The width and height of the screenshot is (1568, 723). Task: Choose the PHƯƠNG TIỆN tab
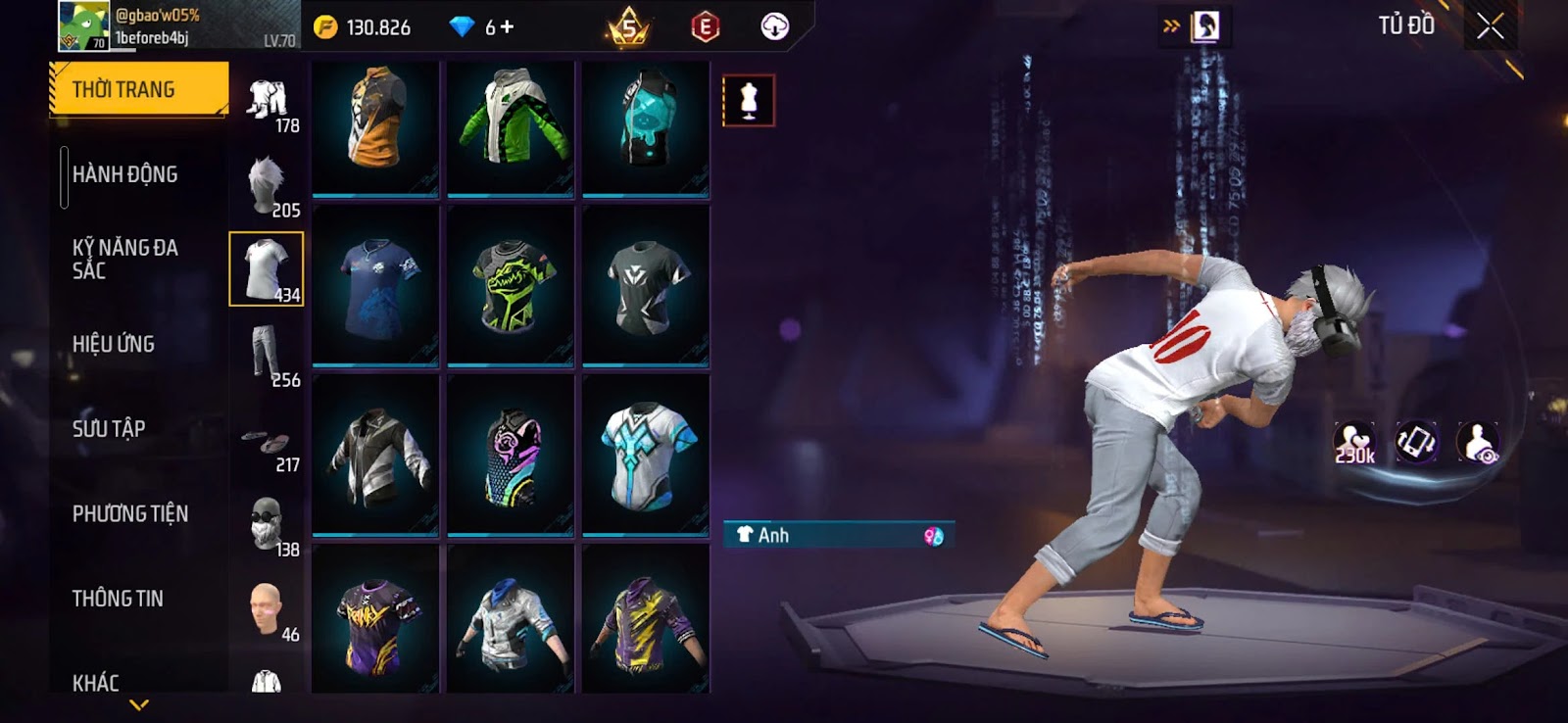click(129, 513)
